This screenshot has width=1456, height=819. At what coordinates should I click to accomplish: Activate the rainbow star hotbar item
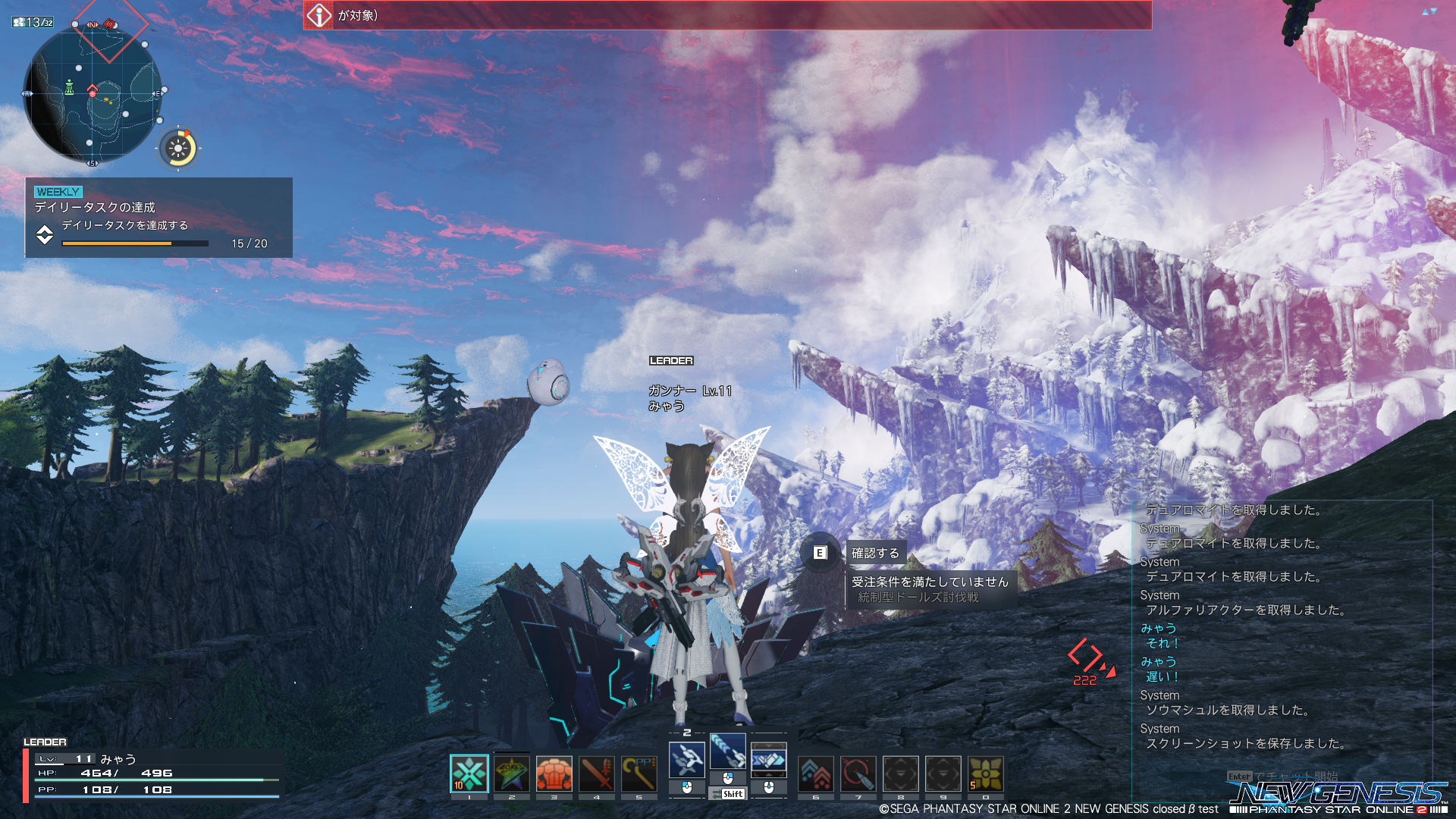tap(512, 774)
